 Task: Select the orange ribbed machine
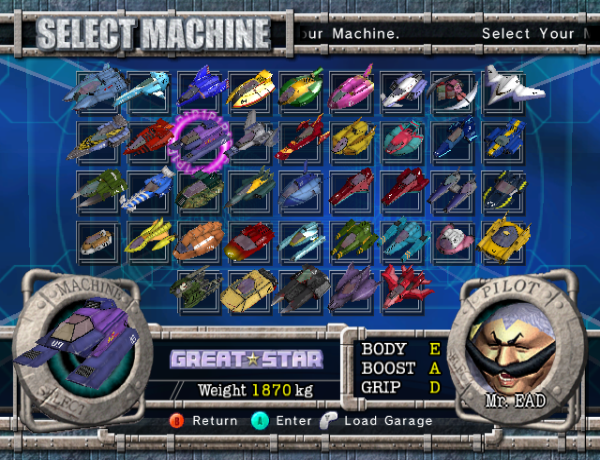click(x=199, y=240)
